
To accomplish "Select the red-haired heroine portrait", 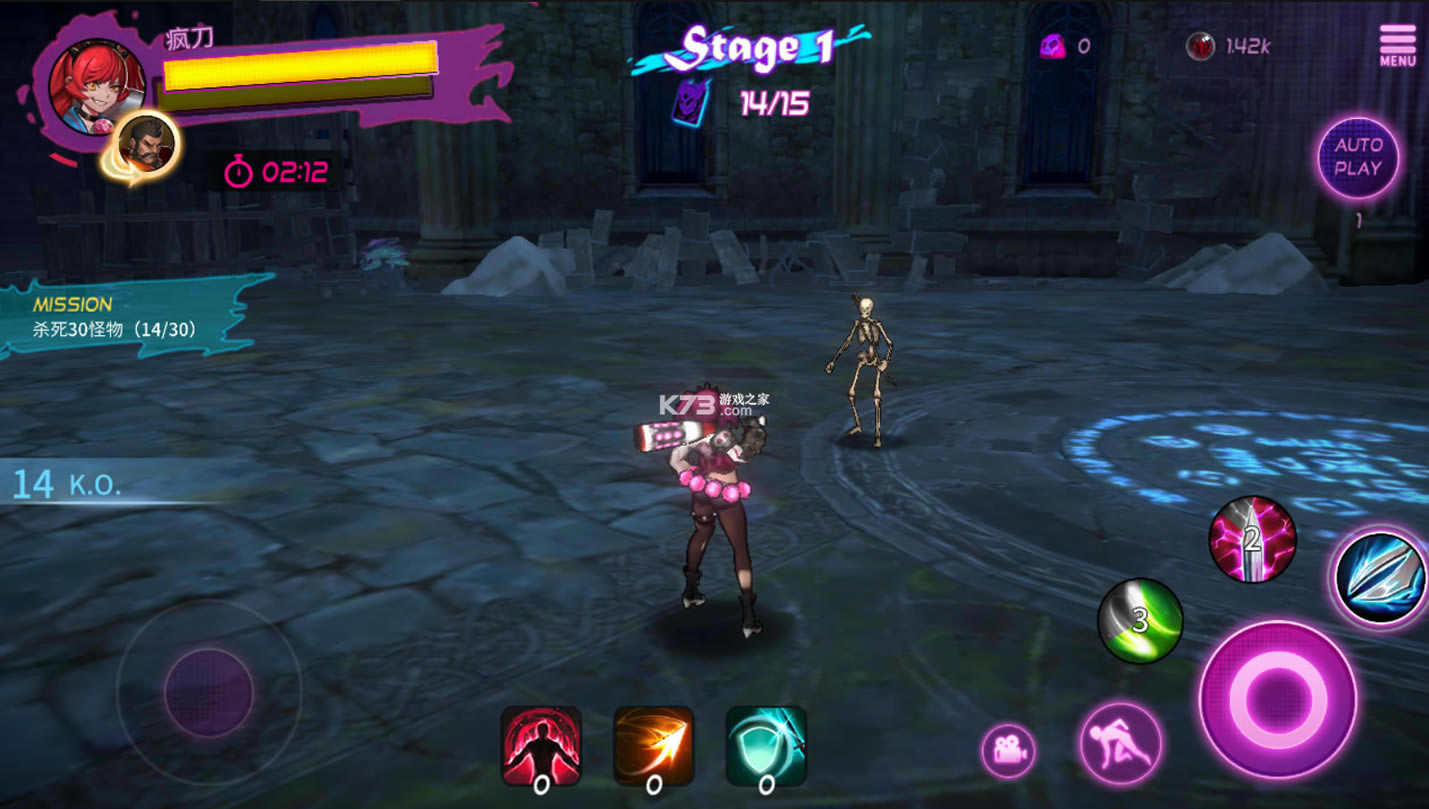I will point(97,85).
